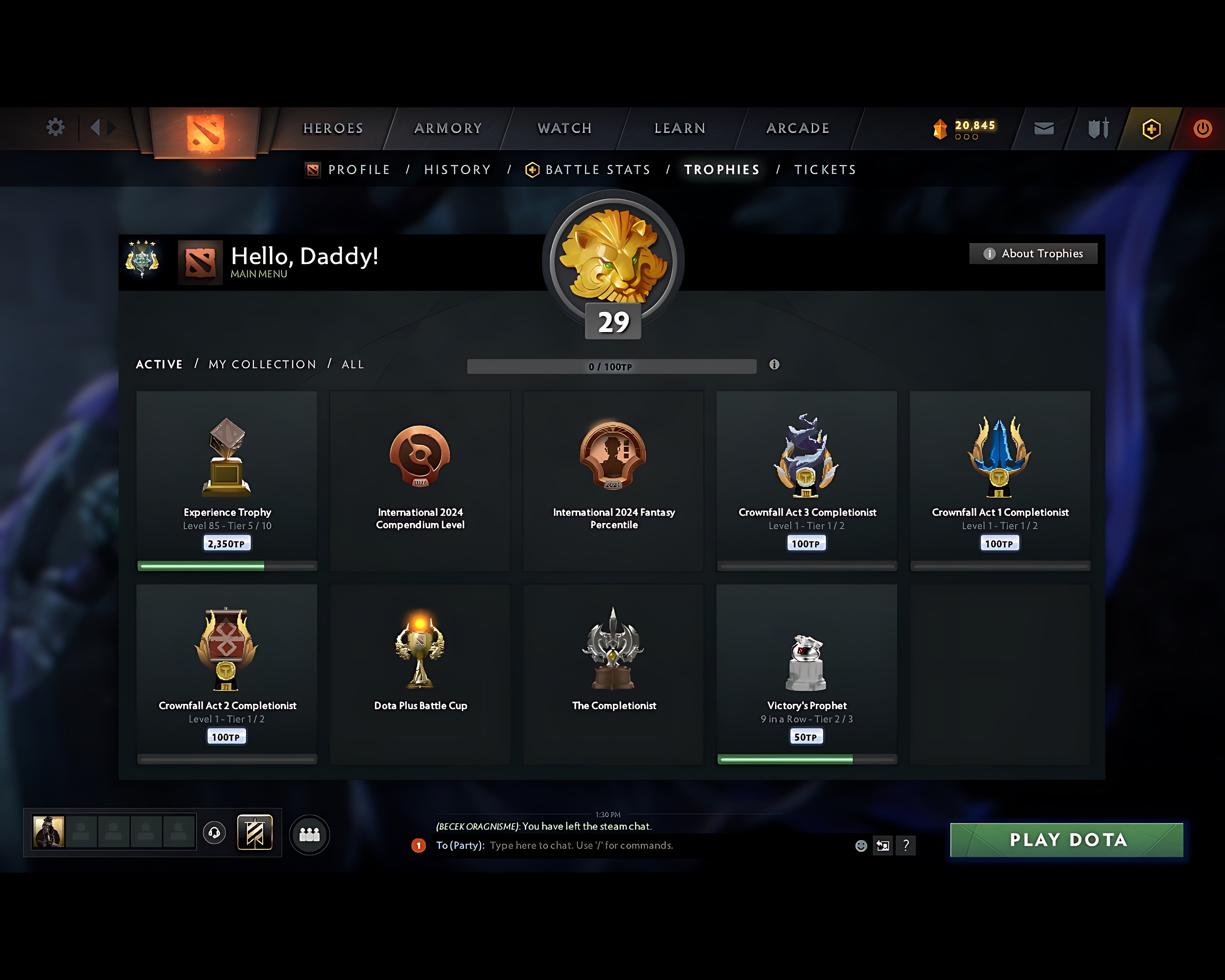Expand shards balance dots under 20,845
The width and height of the screenshot is (1225, 980).
966,138
